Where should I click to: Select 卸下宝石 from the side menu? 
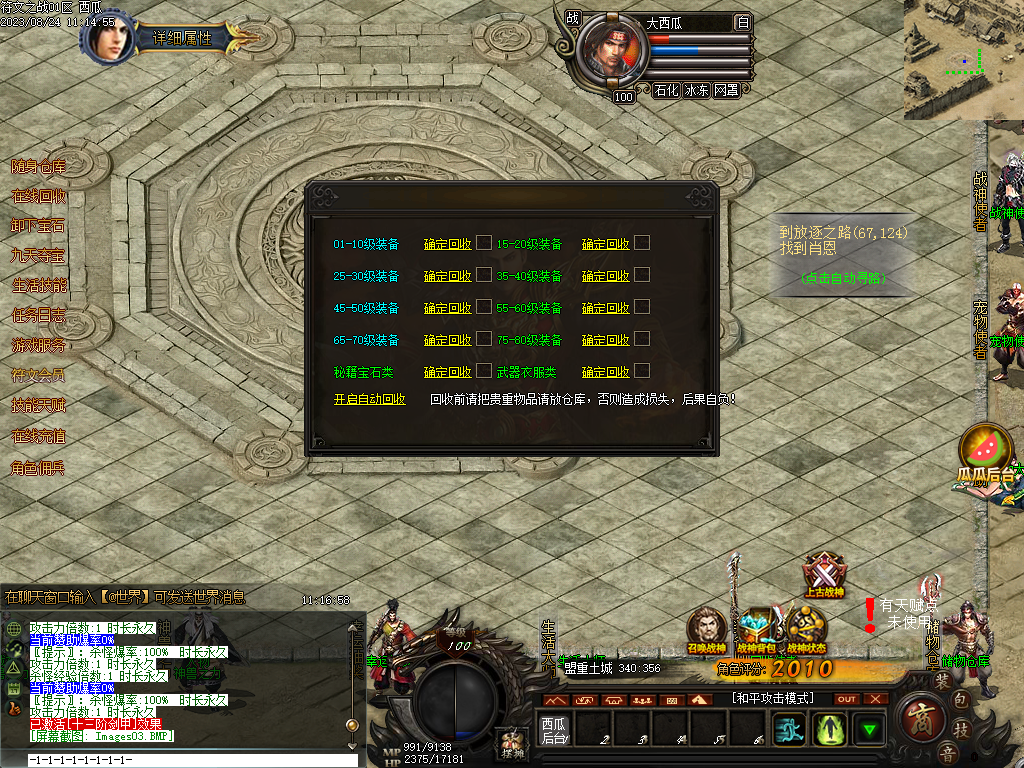click(39, 226)
